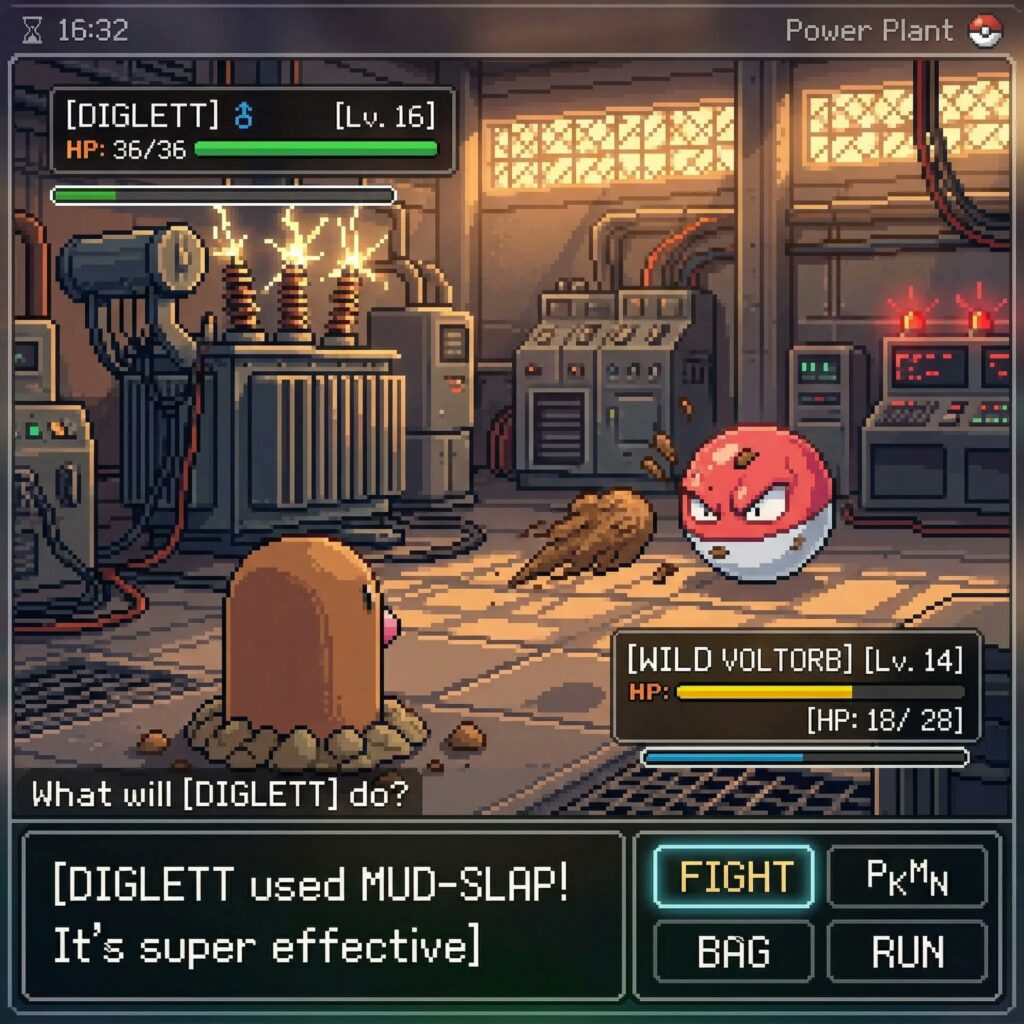
Task: Advance the MUD-SLAP battle message box
Action: coord(322,915)
